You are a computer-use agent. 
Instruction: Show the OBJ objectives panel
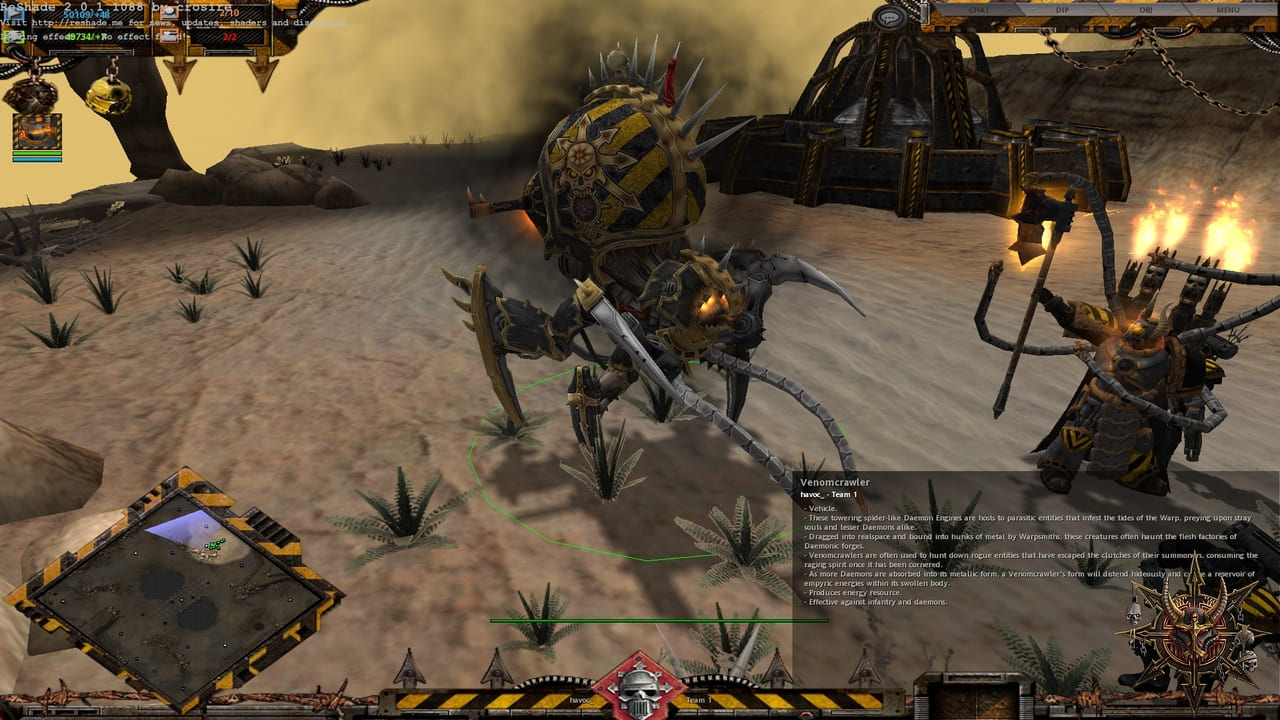click(x=1145, y=10)
